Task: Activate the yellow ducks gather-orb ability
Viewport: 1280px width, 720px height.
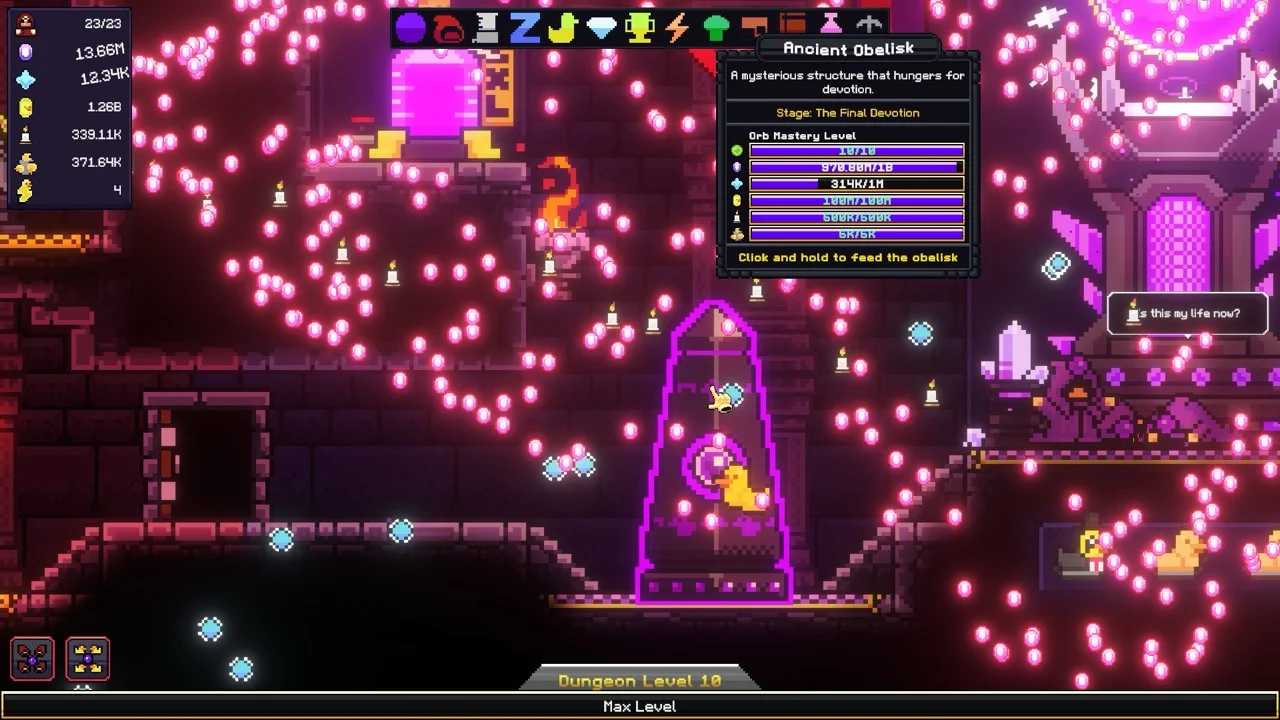Action: point(88,659)
